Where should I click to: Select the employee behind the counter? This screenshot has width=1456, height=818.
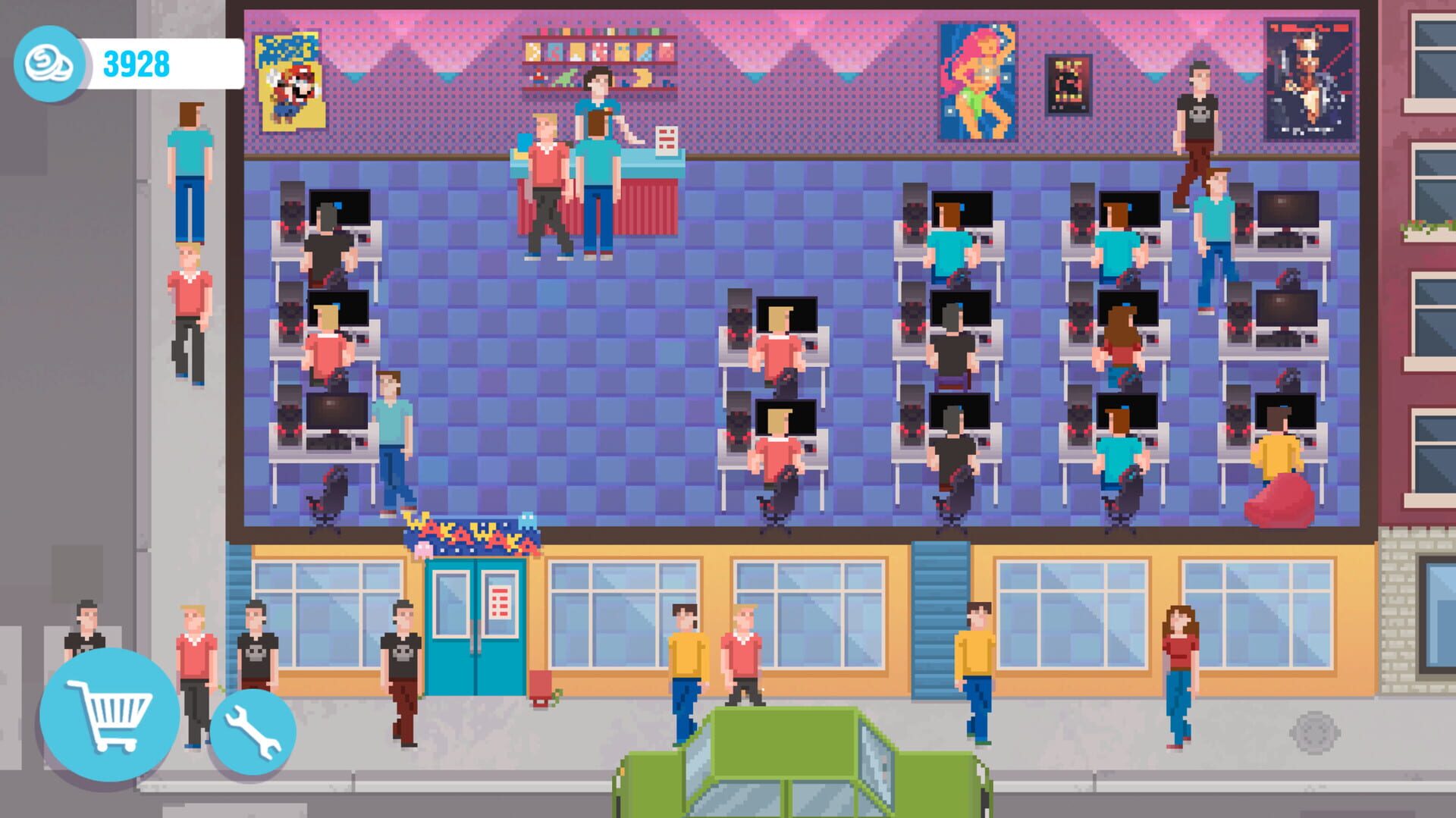[599, 114]
